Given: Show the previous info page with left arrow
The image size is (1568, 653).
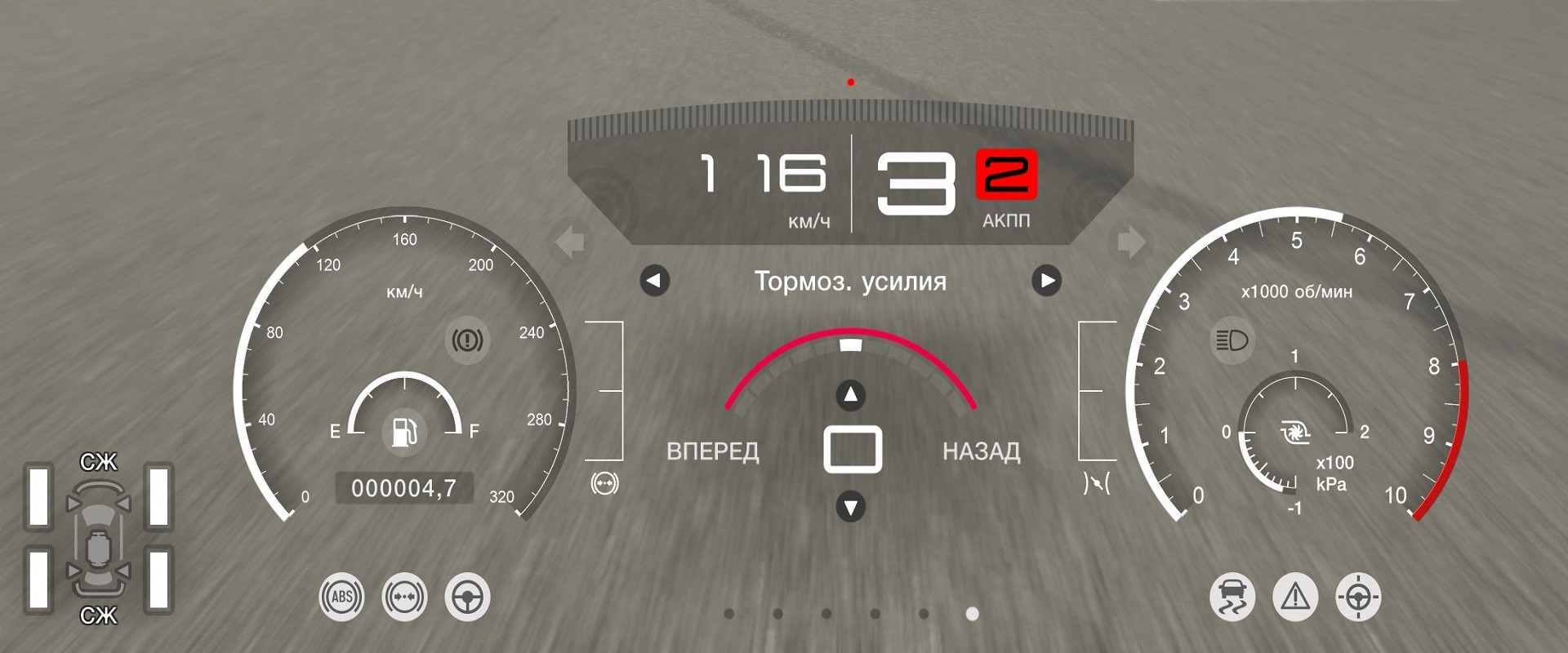Looking at the screenshot, I should point(654,281).
